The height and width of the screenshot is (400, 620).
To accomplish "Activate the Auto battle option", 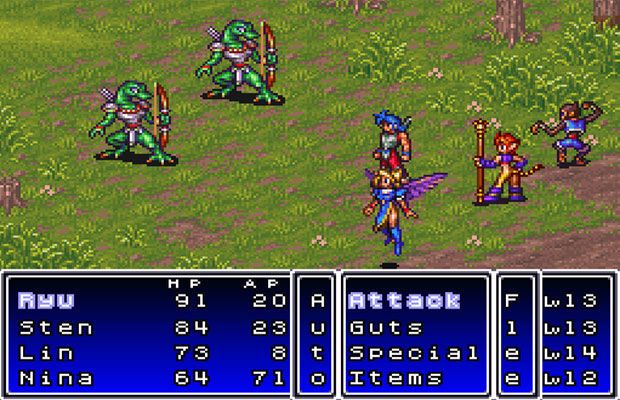I will (318, 339).
